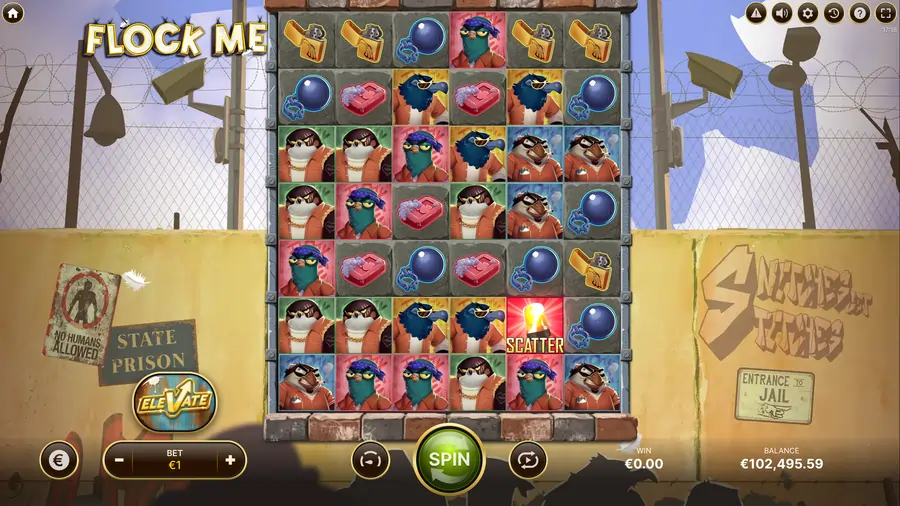Decrease the bet with the minus button
900x506 pixels.
click(x=119, y=460)
